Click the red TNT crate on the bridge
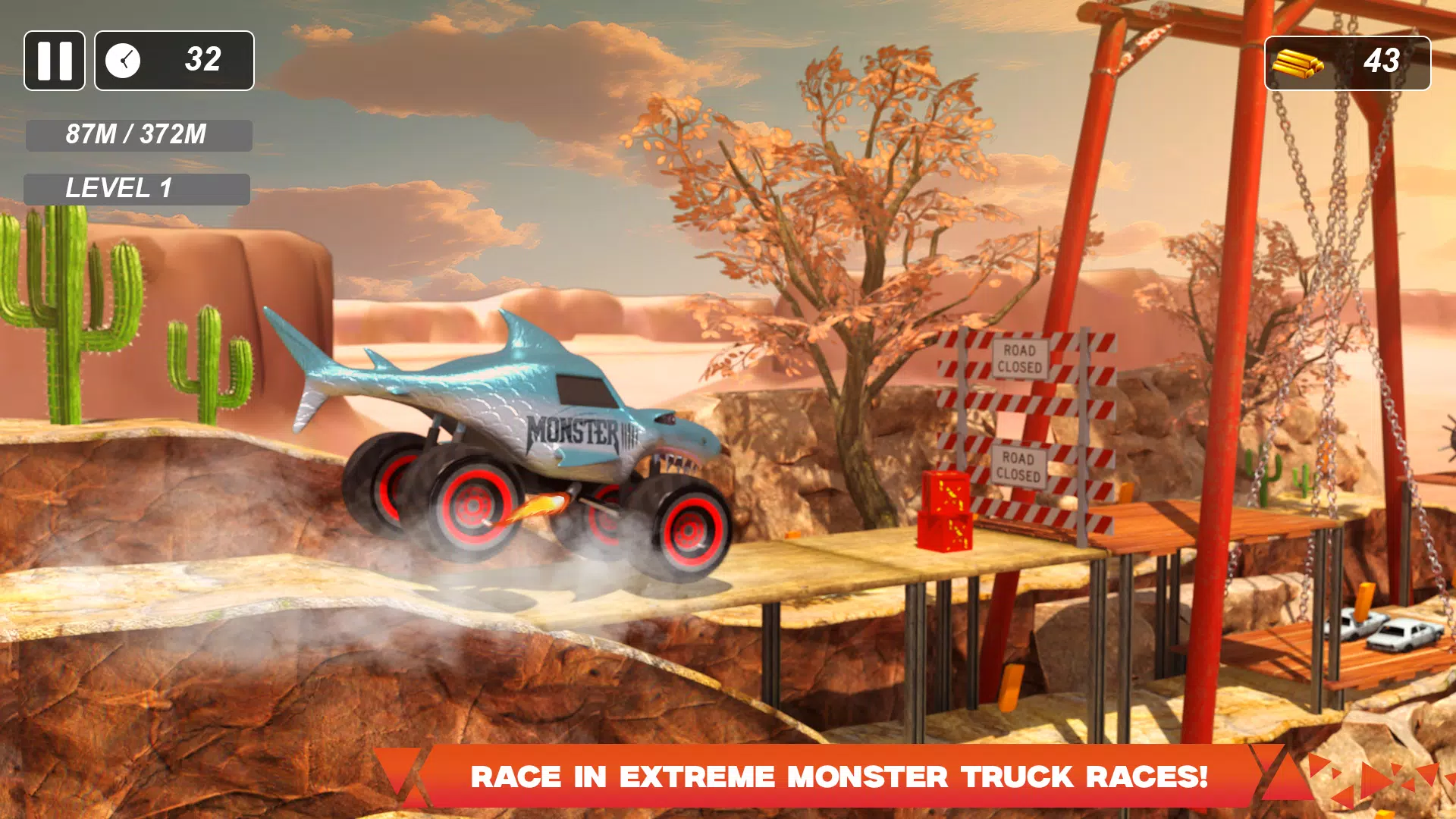1456x819 pixels. pos(944,512)
